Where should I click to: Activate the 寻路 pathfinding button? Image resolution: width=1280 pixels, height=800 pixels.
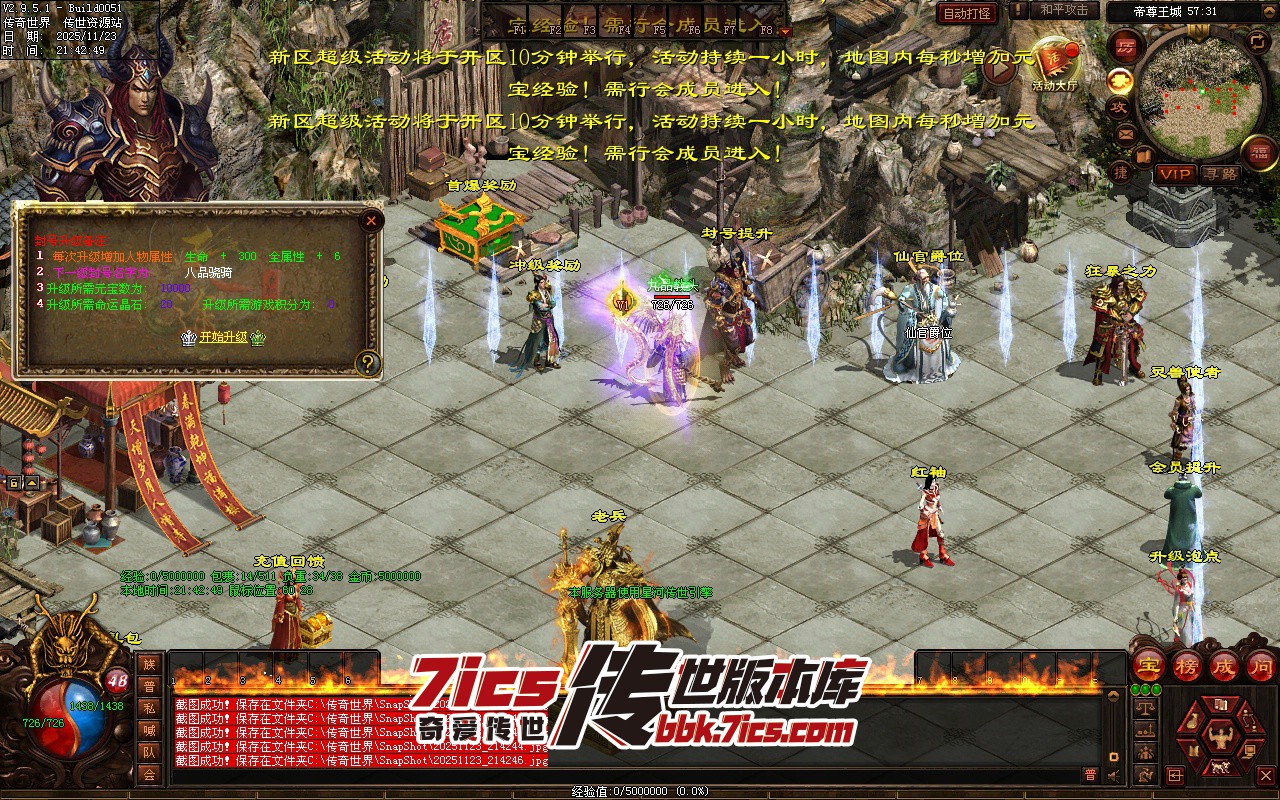pyautogui.click(x=1220, y=174)
